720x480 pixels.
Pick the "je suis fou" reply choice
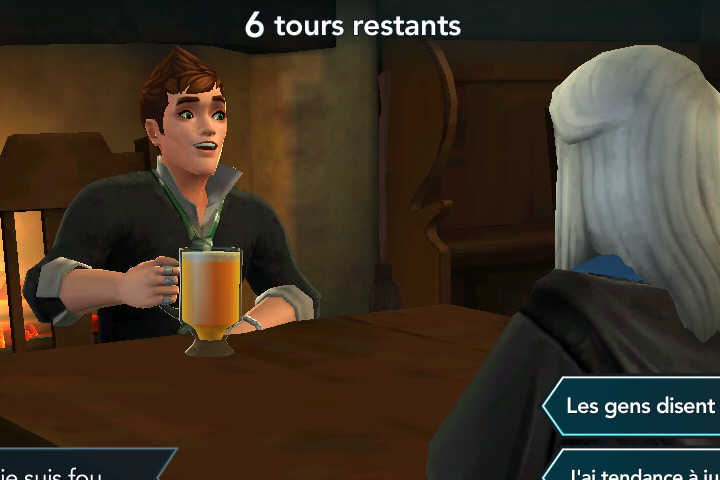(x=70, y=470)
